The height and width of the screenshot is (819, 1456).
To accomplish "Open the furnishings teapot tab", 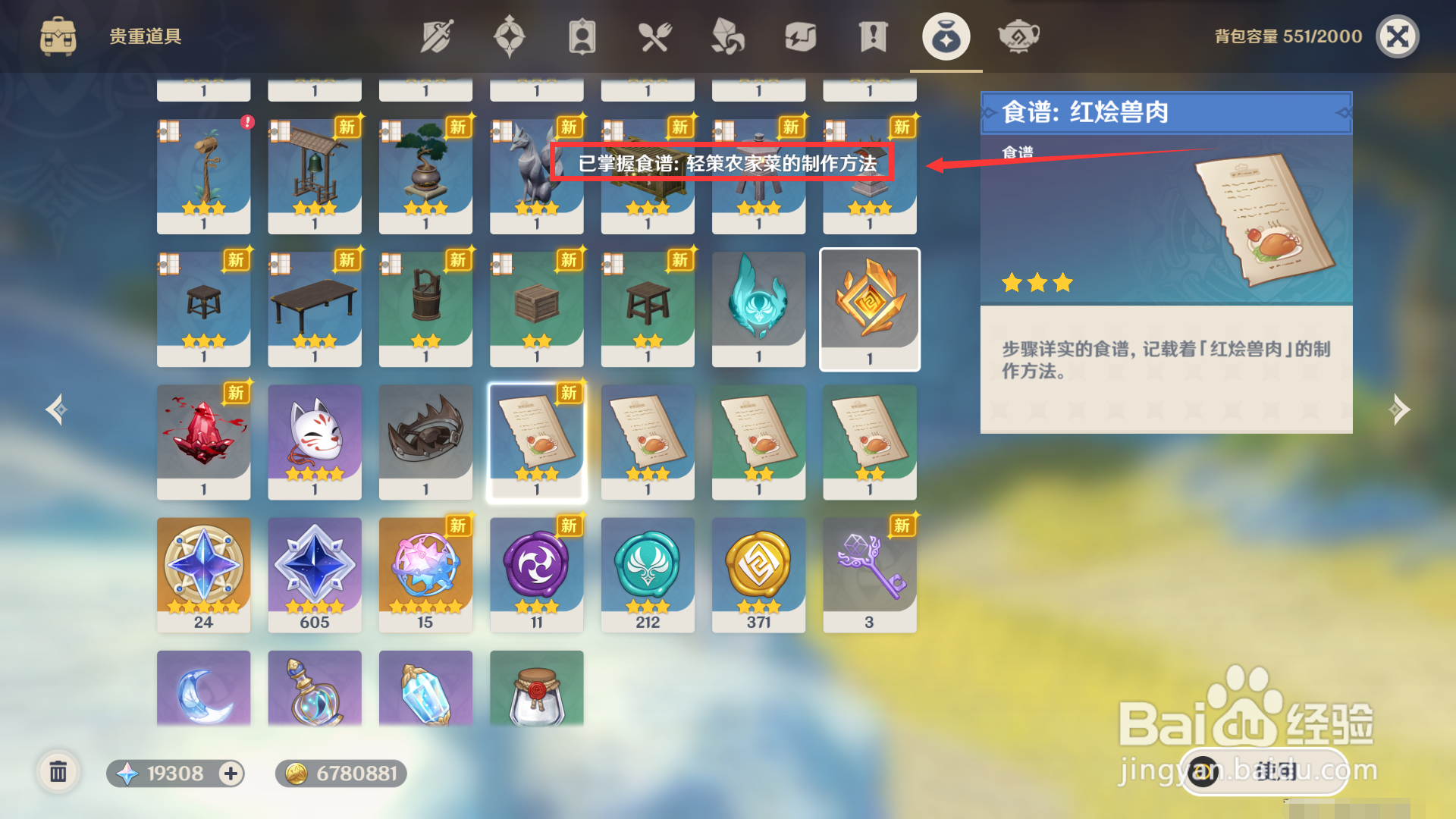I will click(1018, 35).
